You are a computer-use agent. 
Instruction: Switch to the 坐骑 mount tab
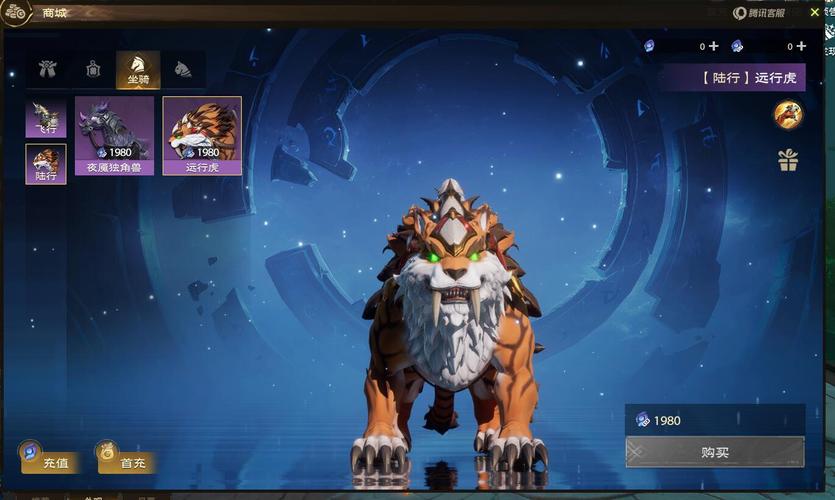tap(137, 69)
